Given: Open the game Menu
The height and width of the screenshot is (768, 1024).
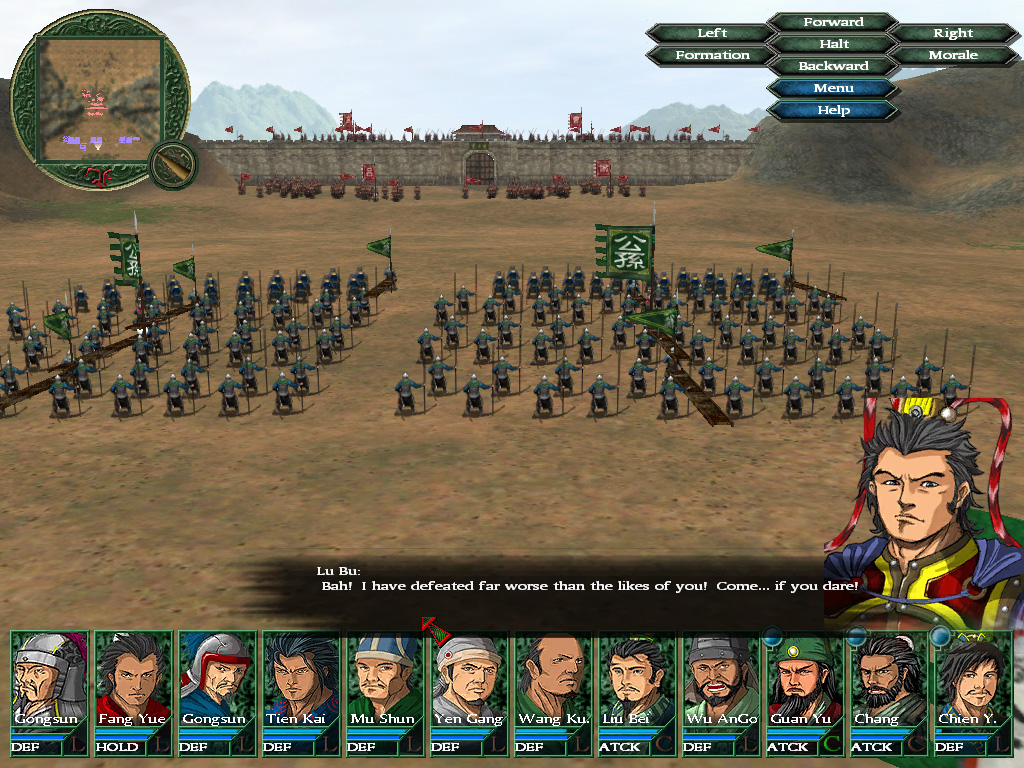Looking at the screenshot, I should tap(833, 88).
